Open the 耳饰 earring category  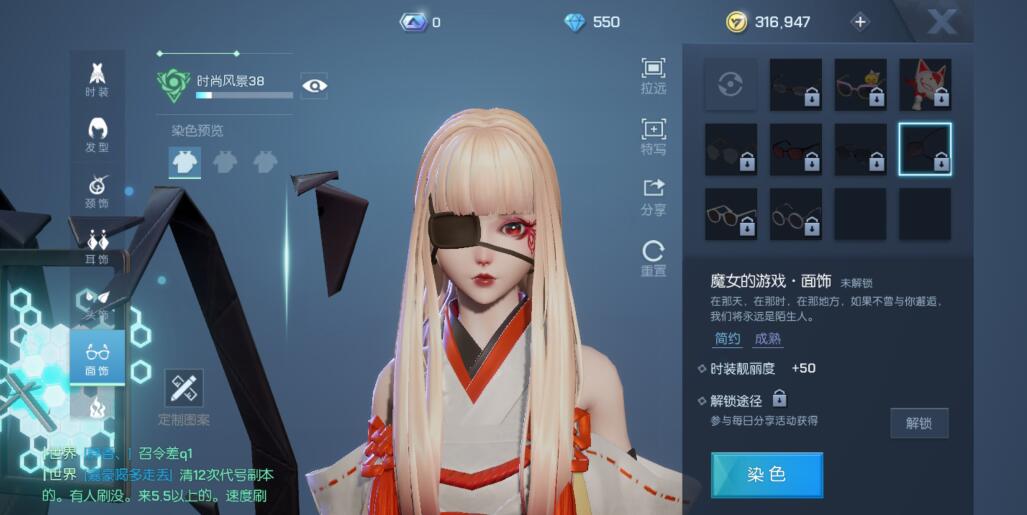(x=97, y=246)
